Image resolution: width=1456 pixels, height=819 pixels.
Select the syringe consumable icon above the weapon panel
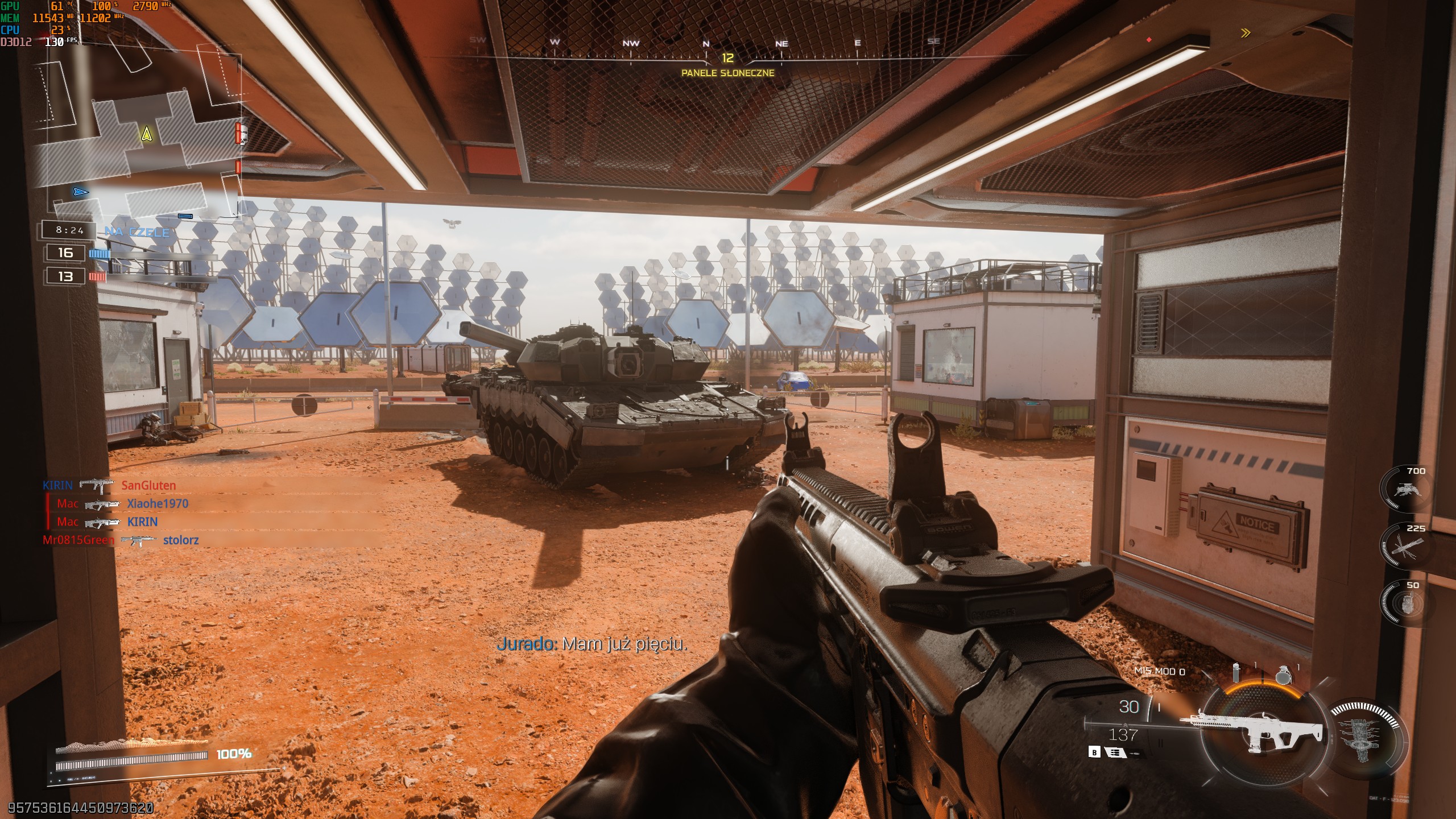coord(1236,672)
